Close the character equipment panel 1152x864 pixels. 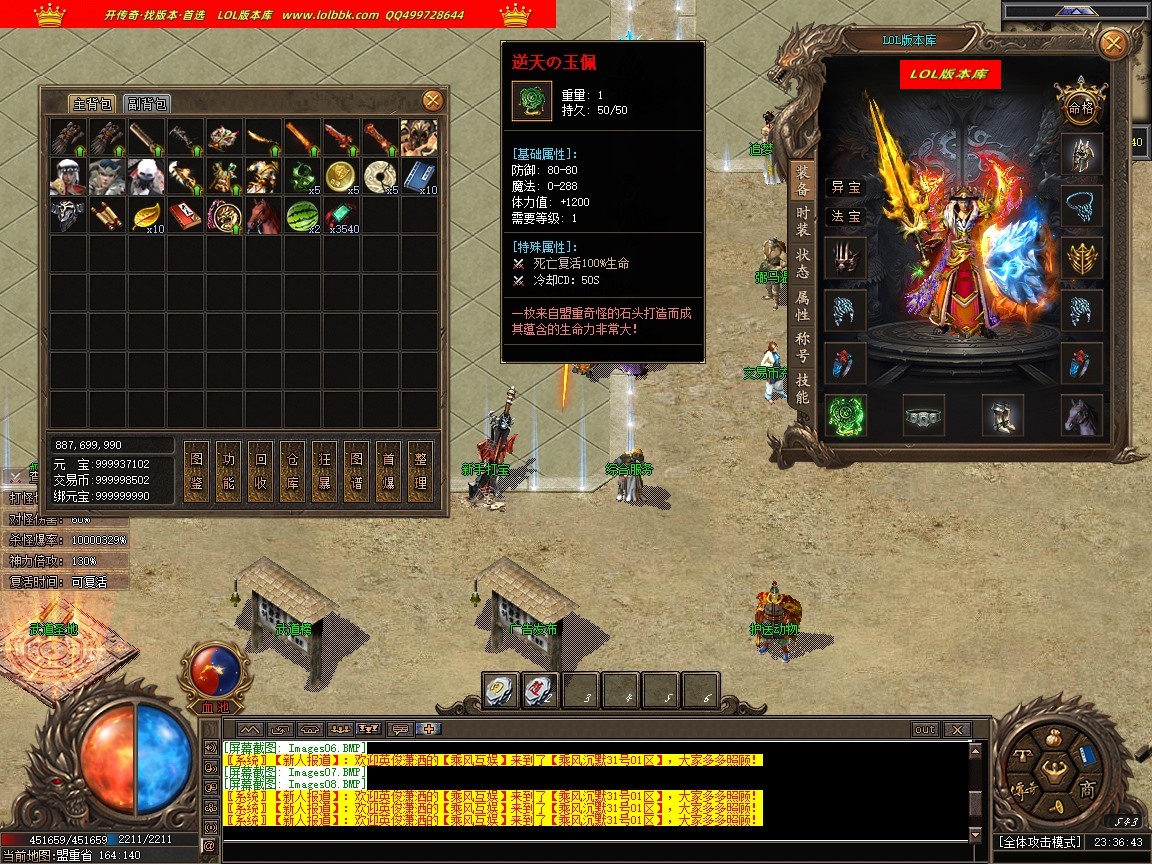point(1112,43)
